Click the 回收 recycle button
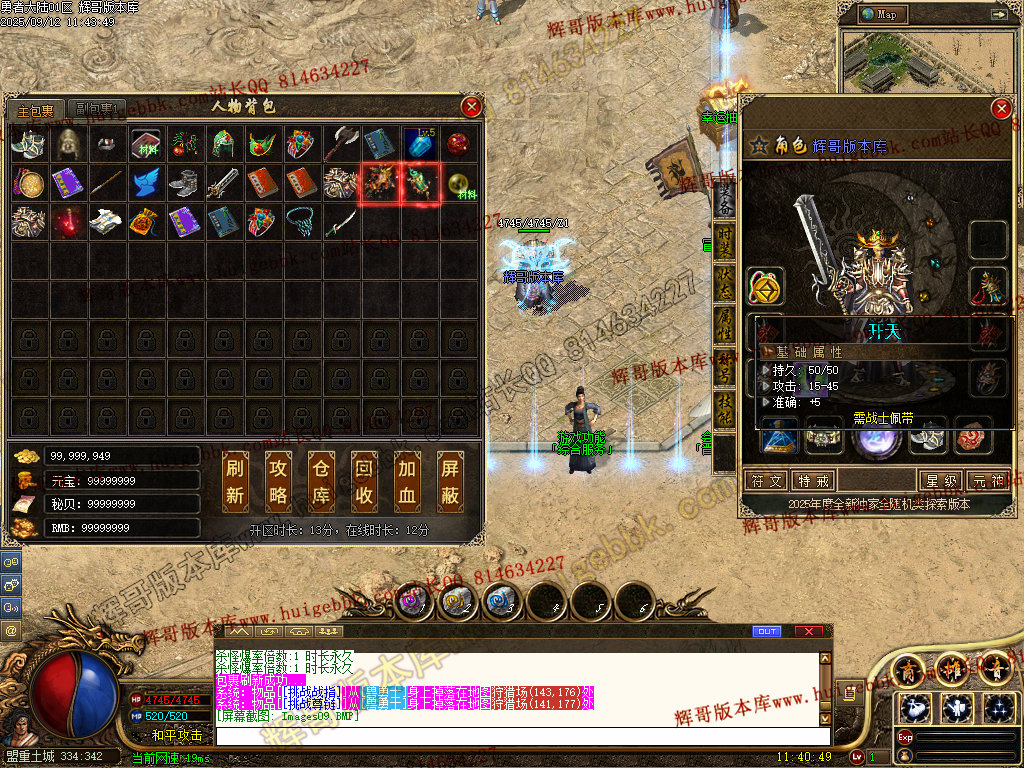1024x768 pixels. [x=365, y=482]
